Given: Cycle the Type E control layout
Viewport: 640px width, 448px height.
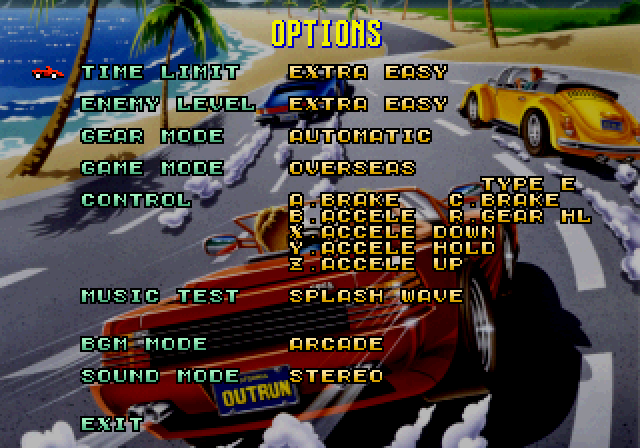Looking at the screenshot, I should [x=527, y=184].
